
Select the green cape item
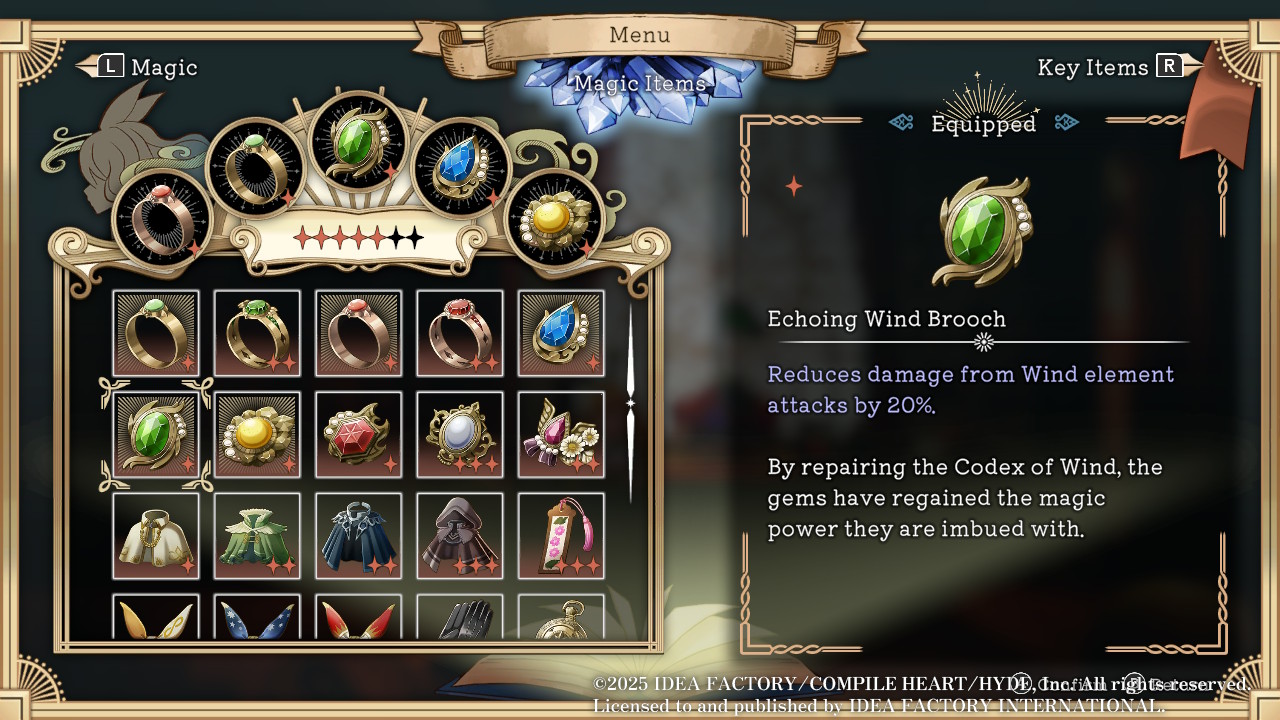coord(257,536)
